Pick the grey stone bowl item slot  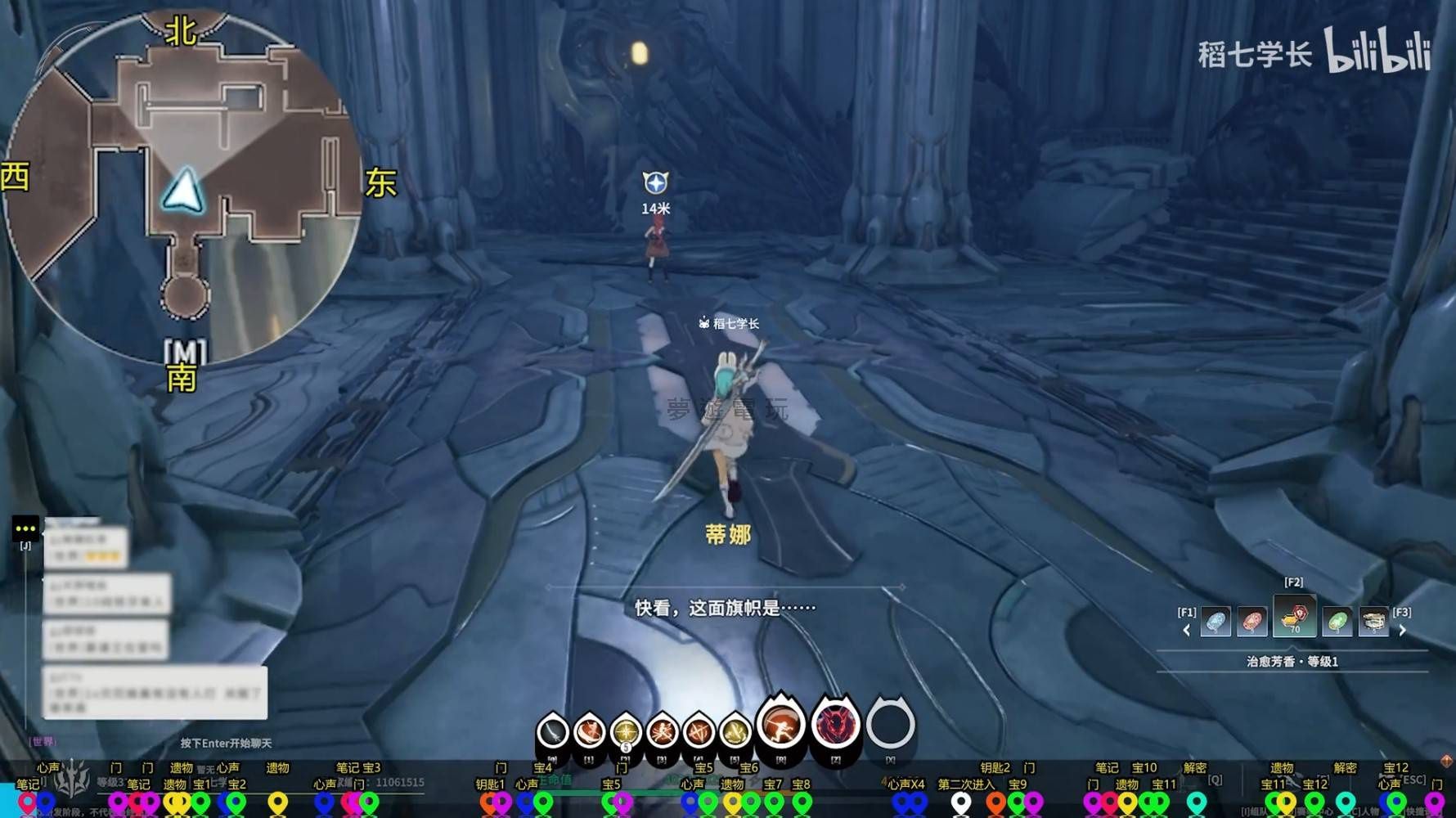pyautogui.click(x=1373, y=622)
